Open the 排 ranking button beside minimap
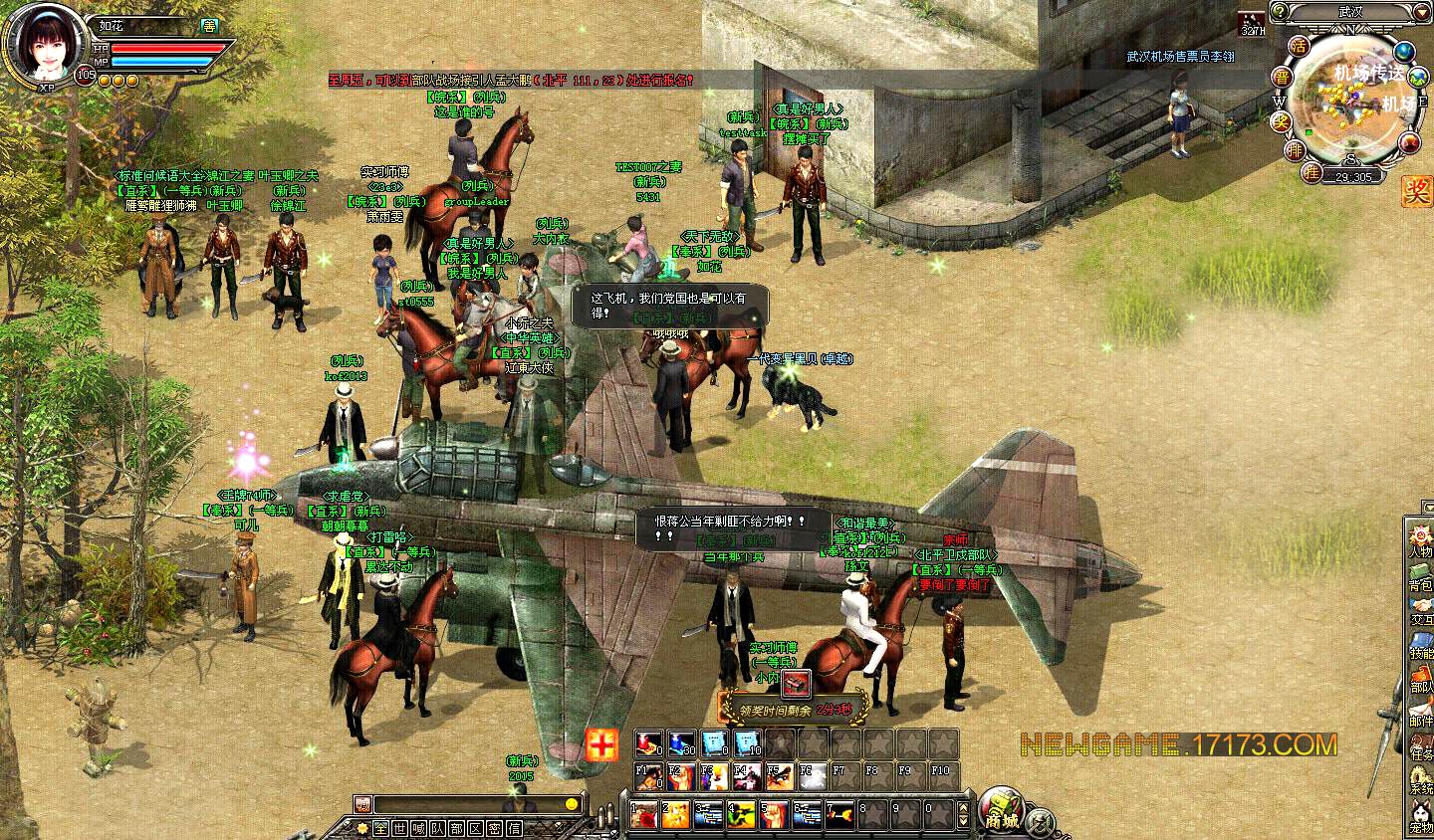This screenshot has width=1434, height=840. click(x=1295, y=150)
